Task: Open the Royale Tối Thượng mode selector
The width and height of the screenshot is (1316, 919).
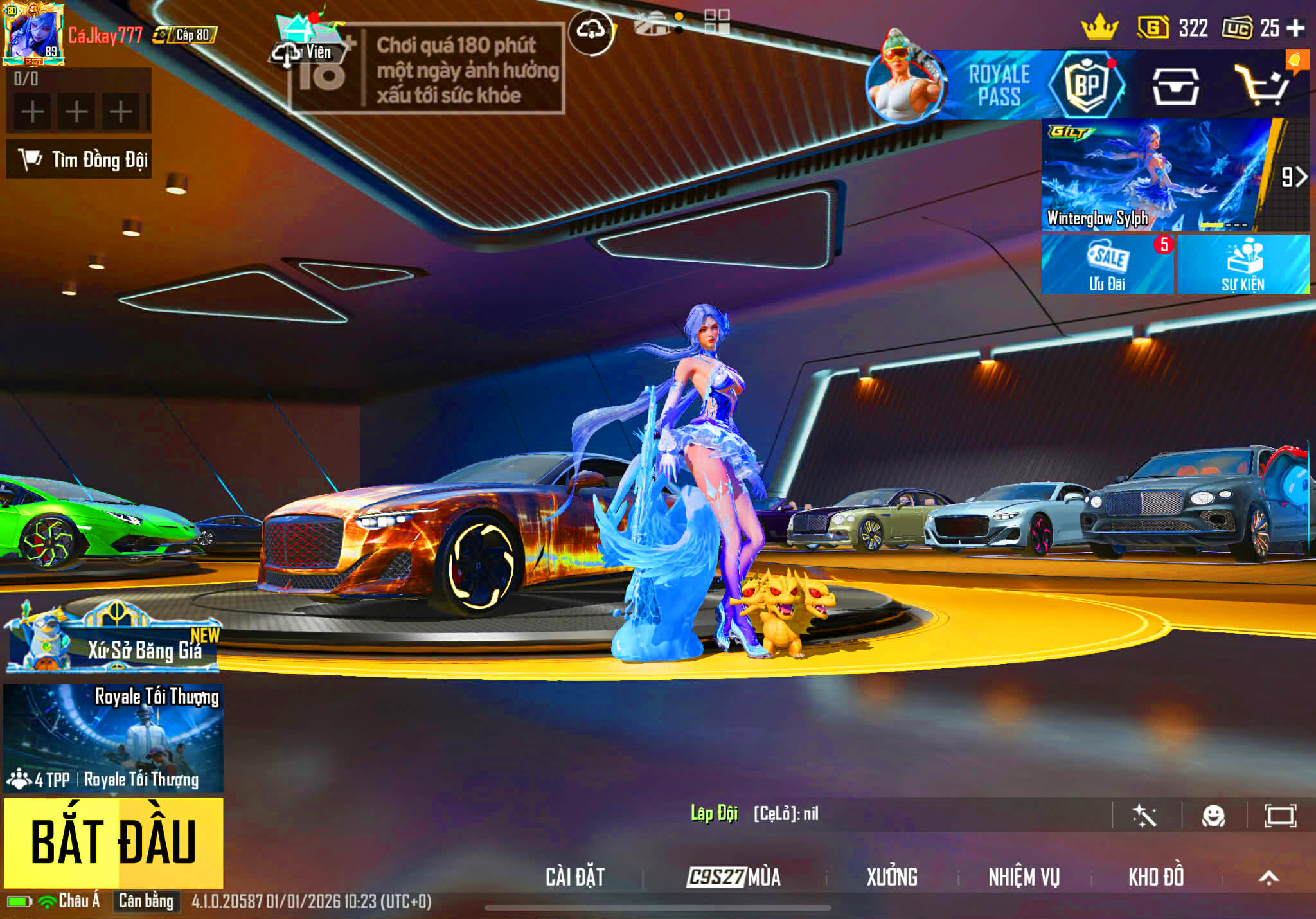Action: (113, 738)
